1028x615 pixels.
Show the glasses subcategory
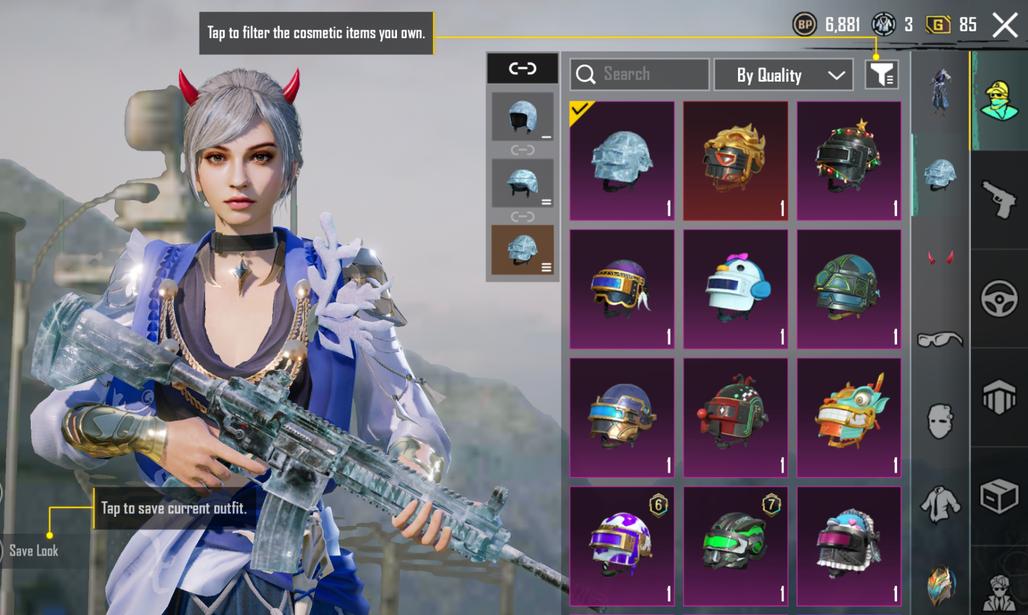(940, 340)
